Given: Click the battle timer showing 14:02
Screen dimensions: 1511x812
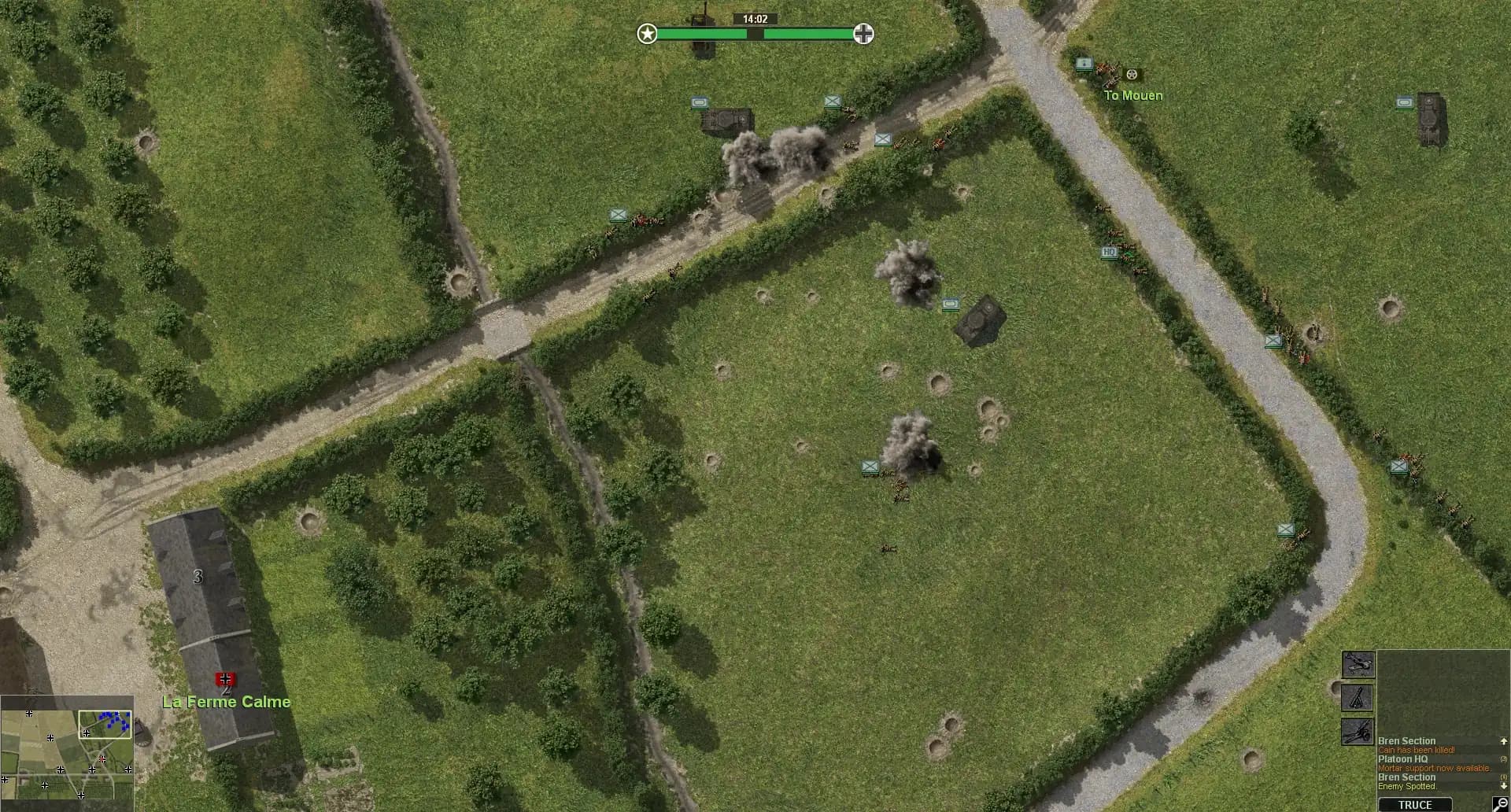Looking at the screenshot, I should pyautogui.click(x=754, y=17).
